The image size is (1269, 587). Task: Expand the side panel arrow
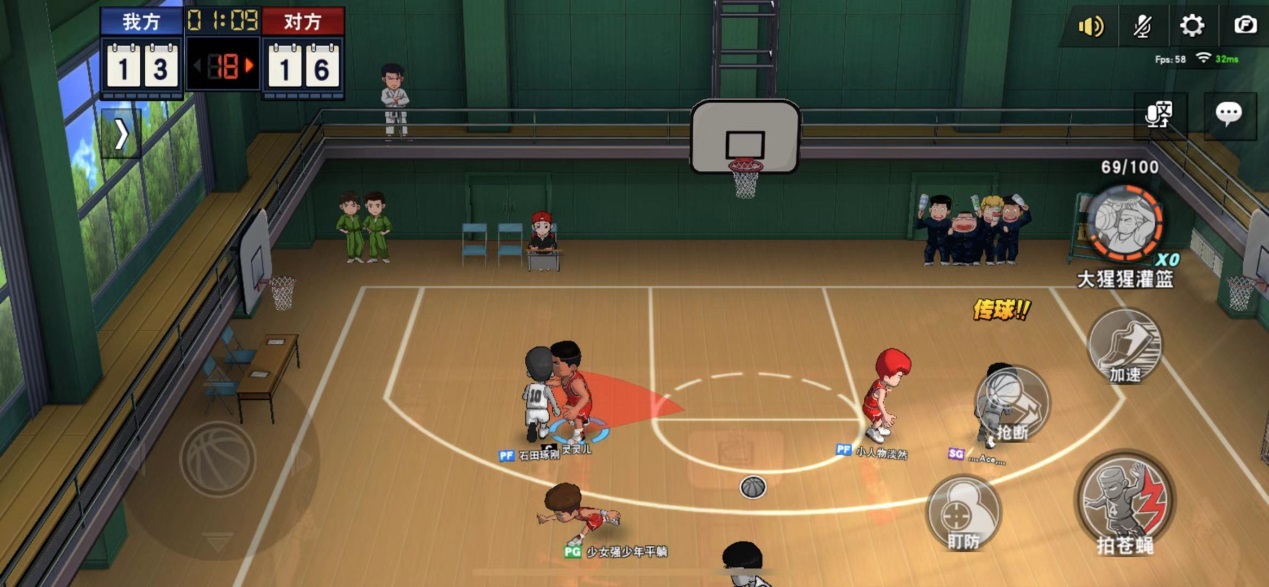121,134
